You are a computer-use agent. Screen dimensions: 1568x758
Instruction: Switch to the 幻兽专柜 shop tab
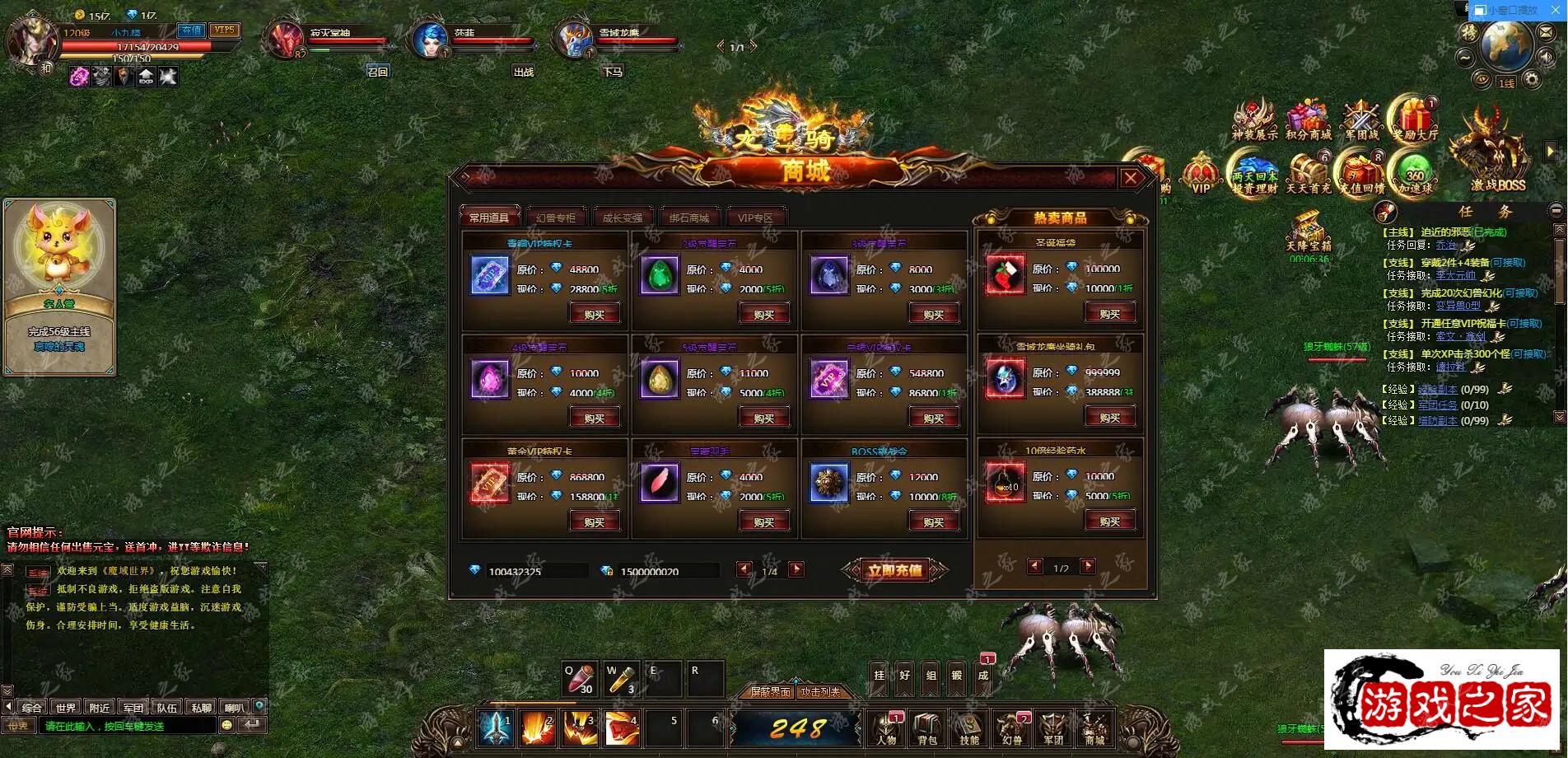click(x=556, y=218)
